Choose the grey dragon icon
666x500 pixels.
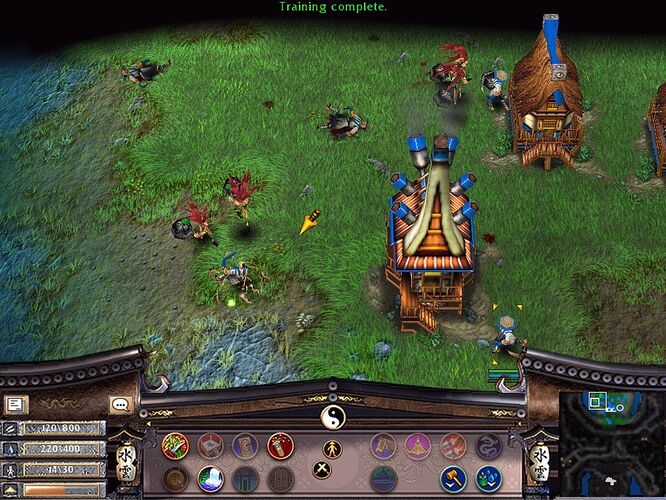(x=488, y=446)
